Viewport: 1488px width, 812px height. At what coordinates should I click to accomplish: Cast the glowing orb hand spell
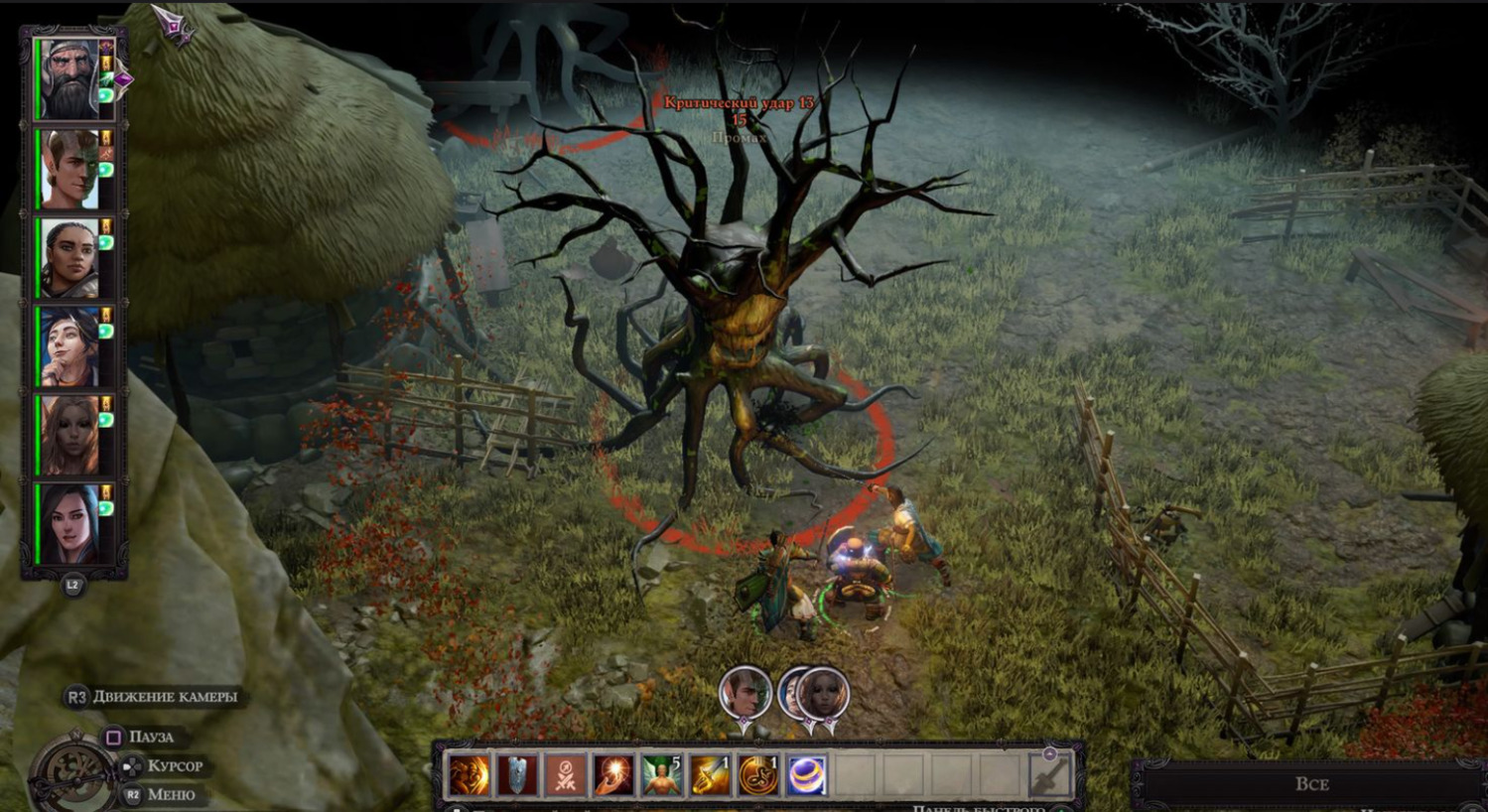click(613, 774)
